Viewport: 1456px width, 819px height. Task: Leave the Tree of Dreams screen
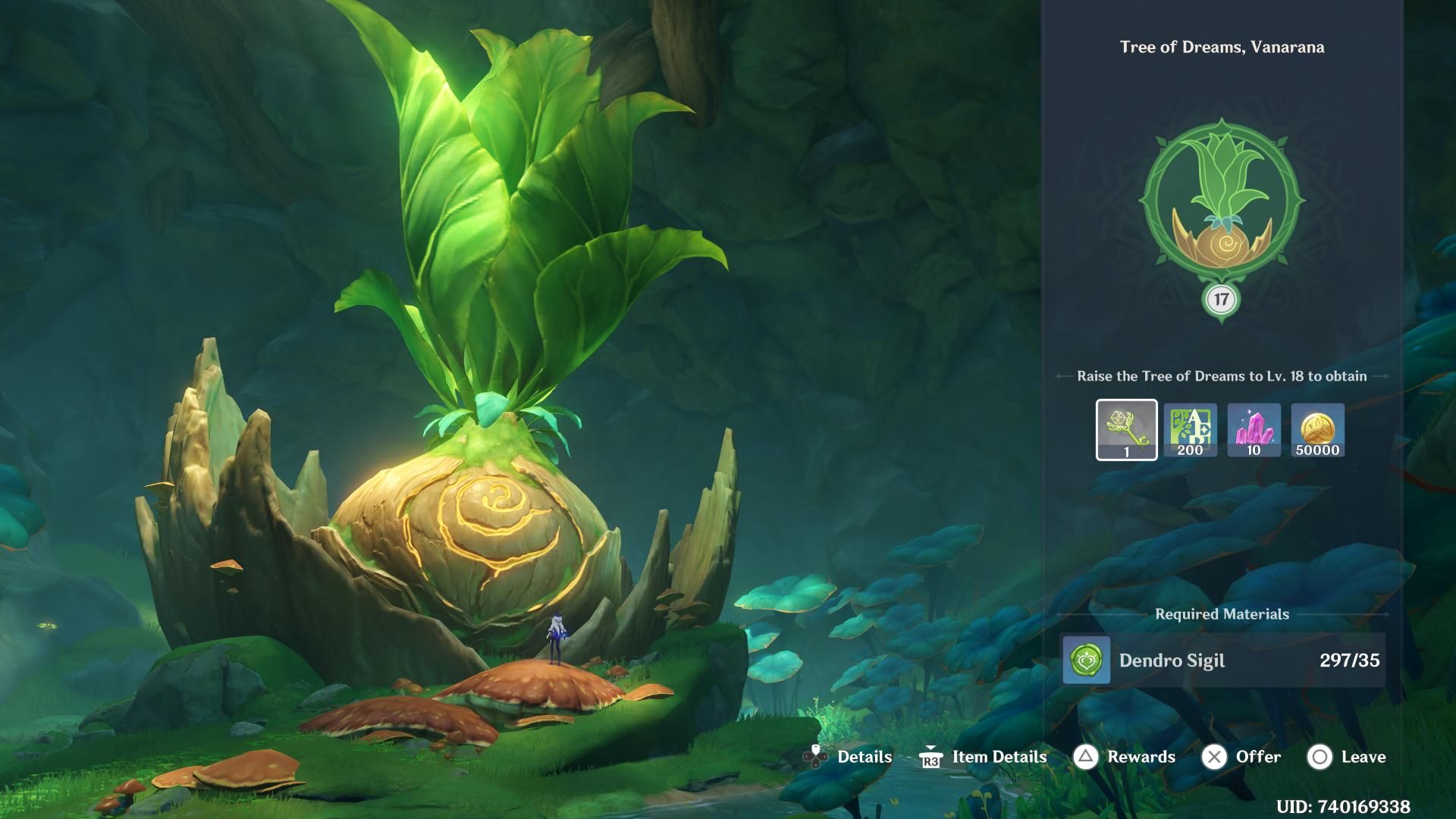(1346, 757)
